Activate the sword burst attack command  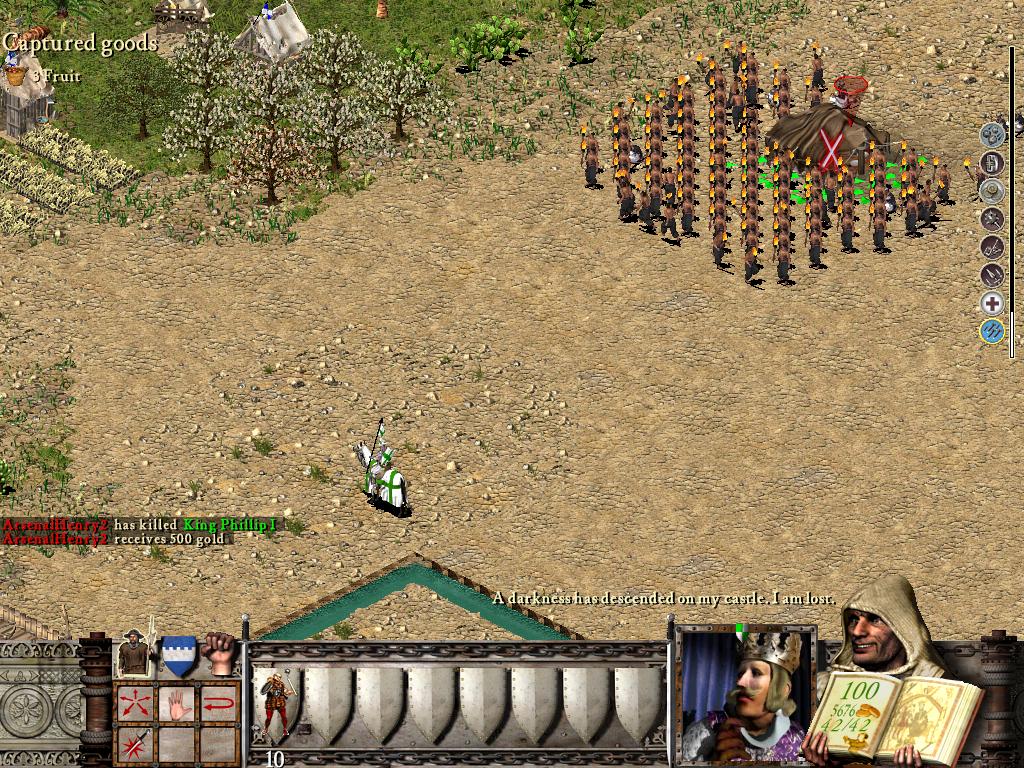(134, 744)
